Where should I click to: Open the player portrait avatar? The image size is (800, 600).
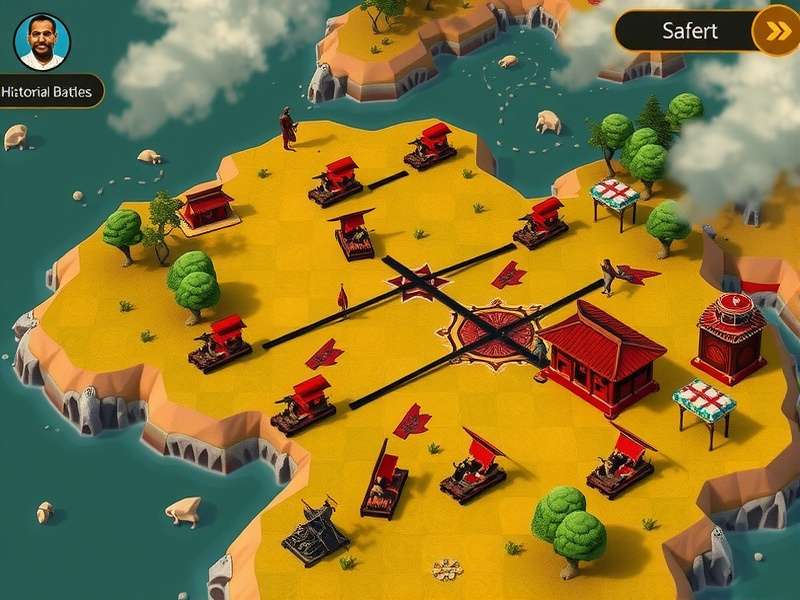(42, 41)
